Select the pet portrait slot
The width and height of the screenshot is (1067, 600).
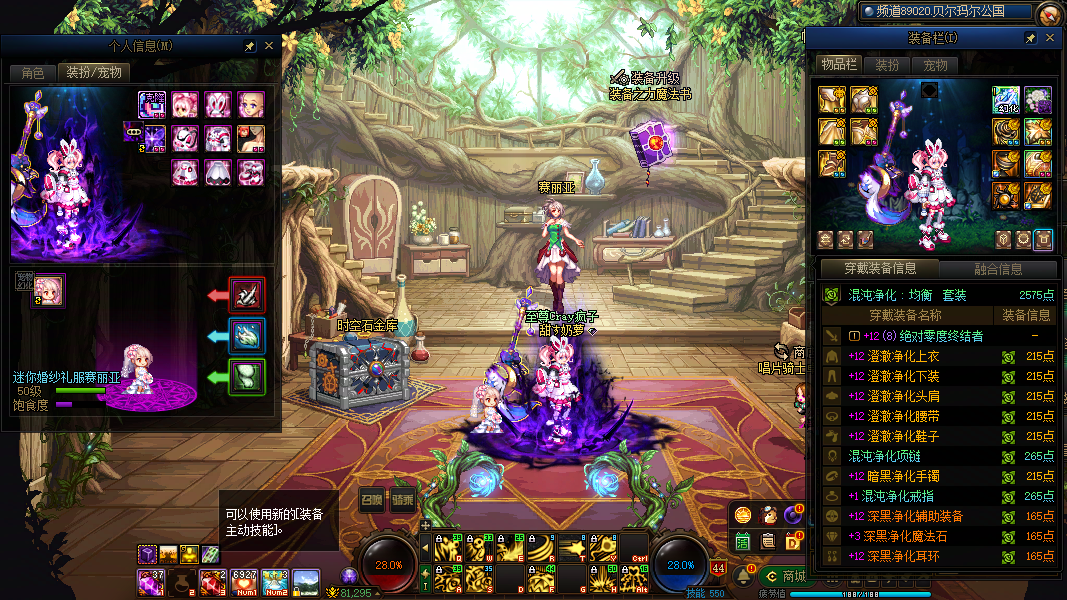tap(49, 290)
